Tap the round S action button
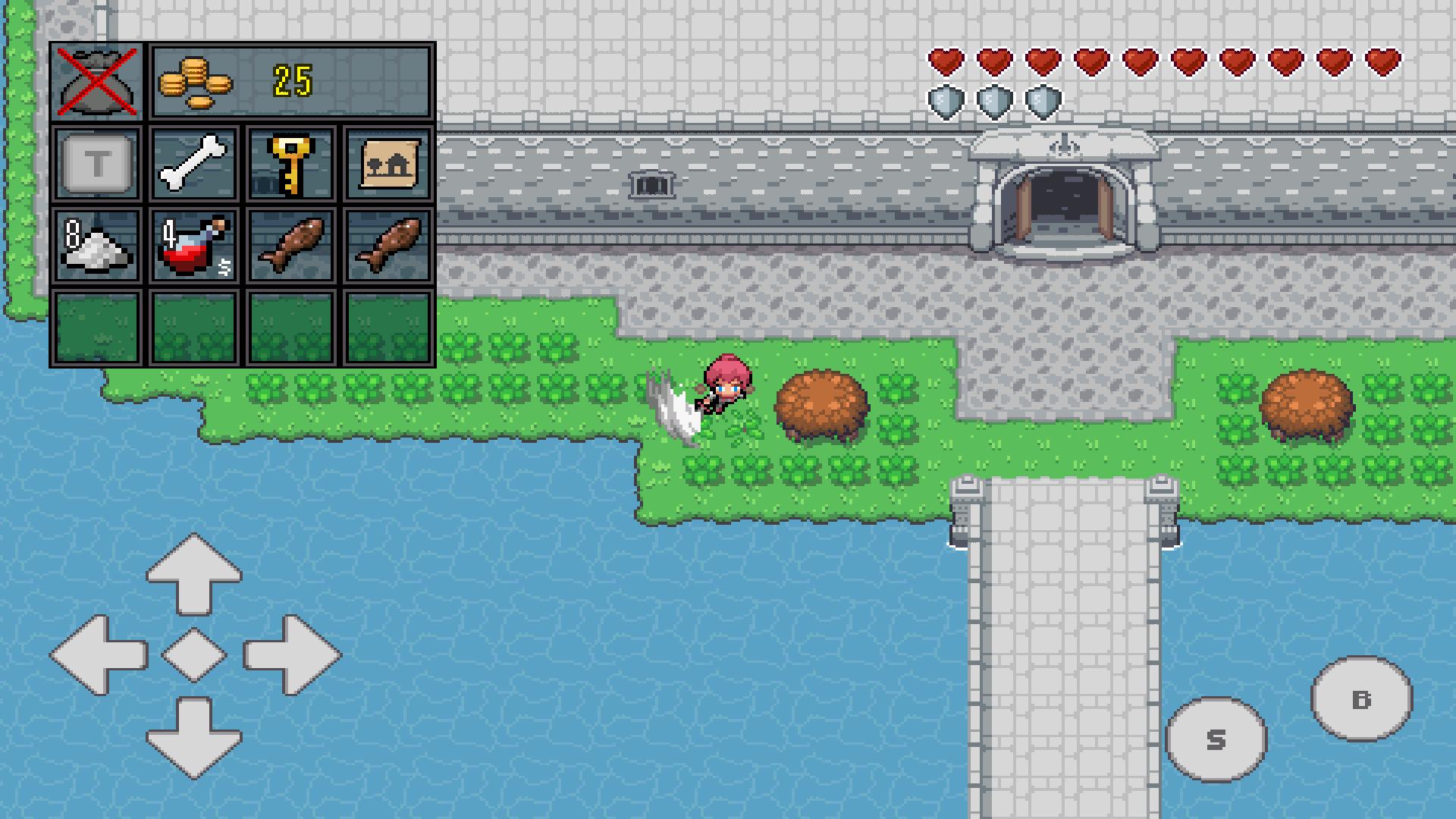Screen dimensions: 1456x819 1216,739
